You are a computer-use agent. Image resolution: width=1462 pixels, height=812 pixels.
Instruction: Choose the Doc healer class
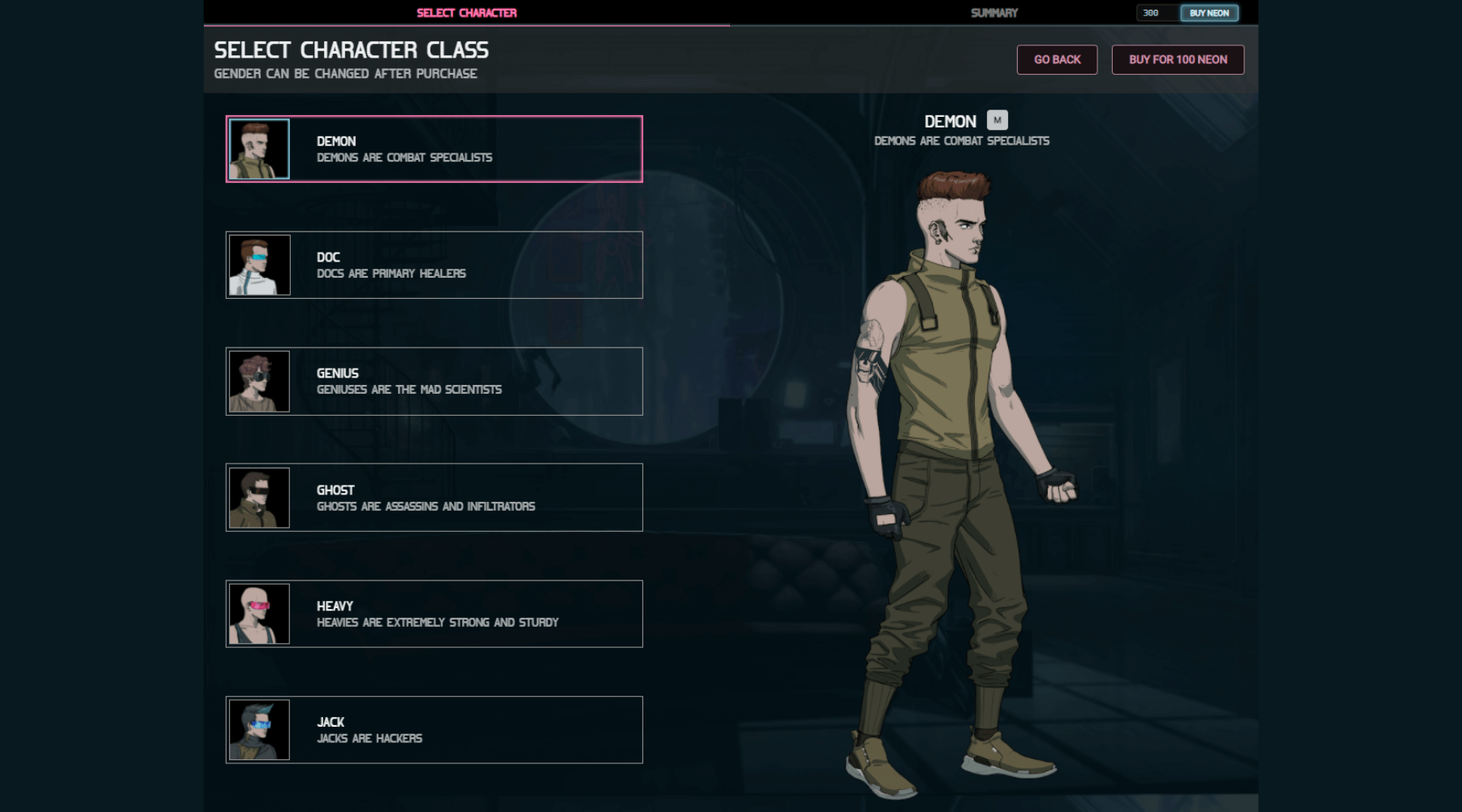pos(434,266)
